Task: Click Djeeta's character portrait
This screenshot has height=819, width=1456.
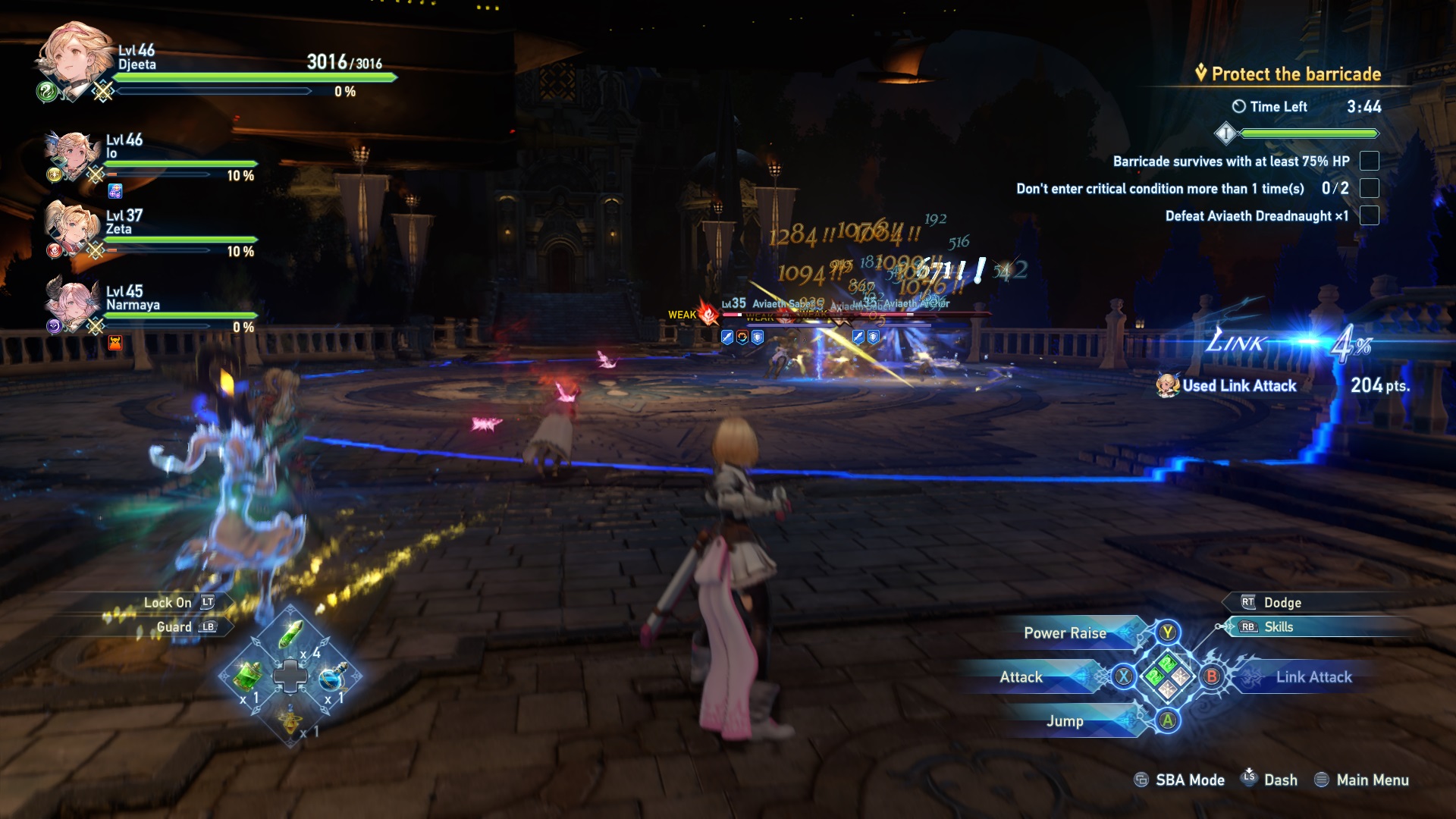Action: click(74, 58)
